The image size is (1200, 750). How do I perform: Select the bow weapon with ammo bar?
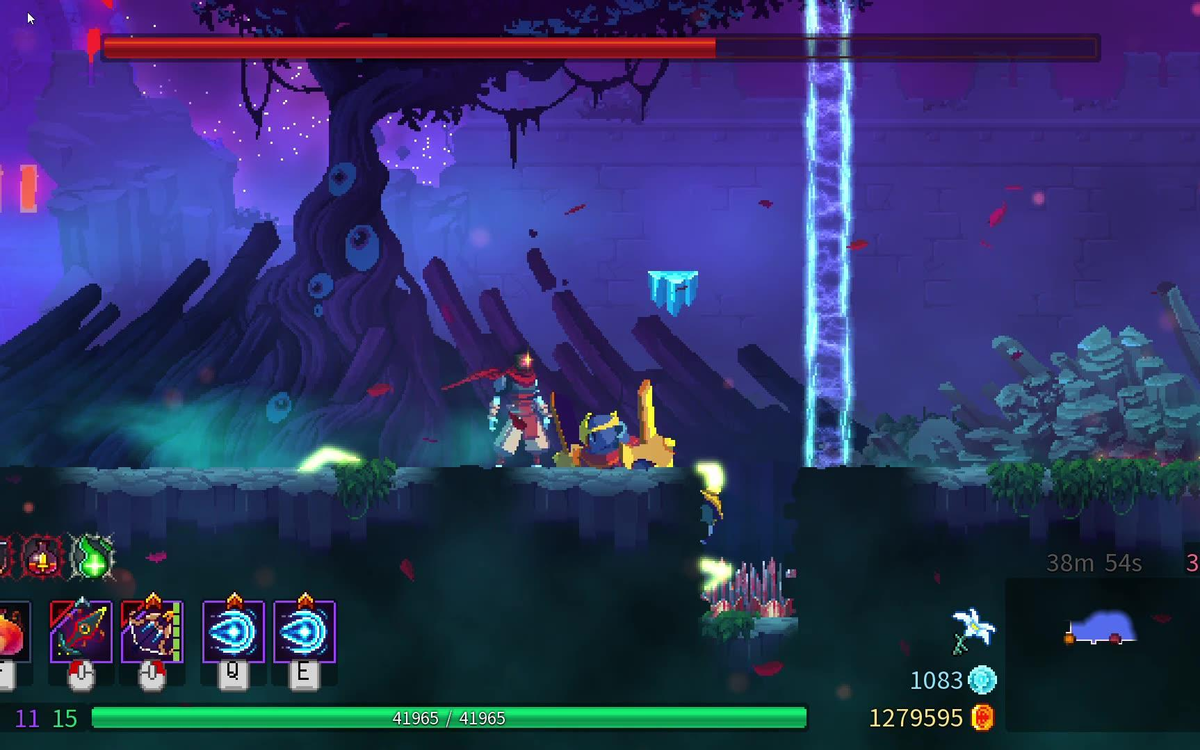click(152, 631)
